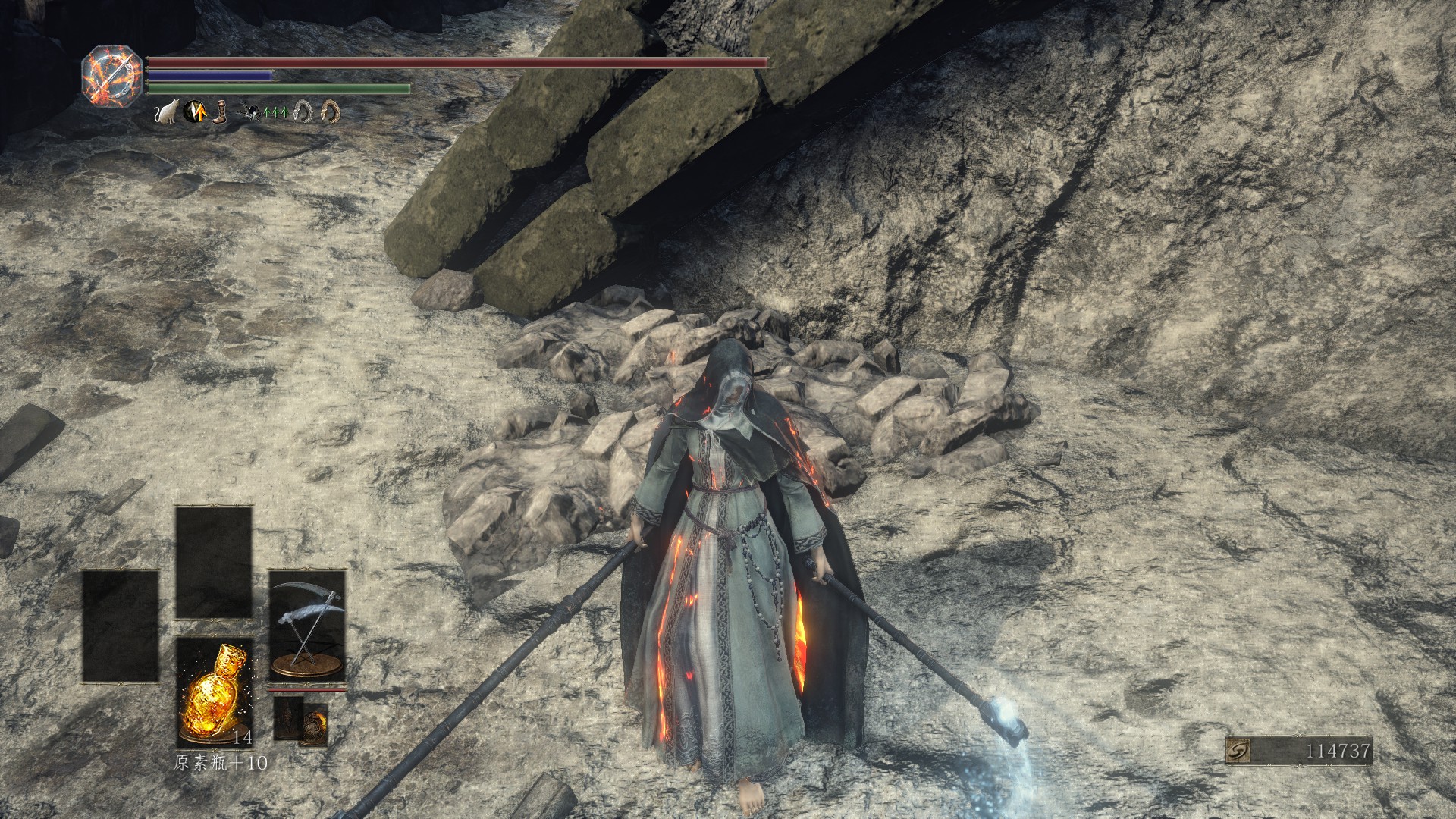The width and height of the screenshot is (1456, 819).
Task: Select the gold serpent ring icon
Action: 330,113
